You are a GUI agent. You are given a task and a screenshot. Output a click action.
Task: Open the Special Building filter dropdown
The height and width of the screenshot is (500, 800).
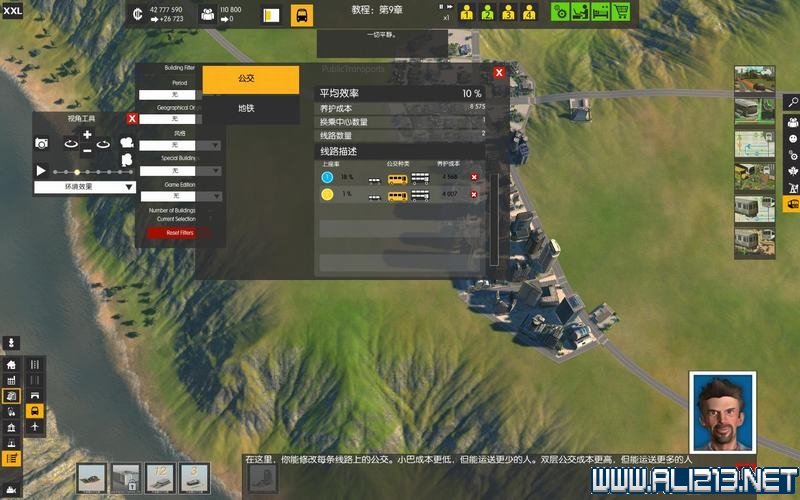180,171
